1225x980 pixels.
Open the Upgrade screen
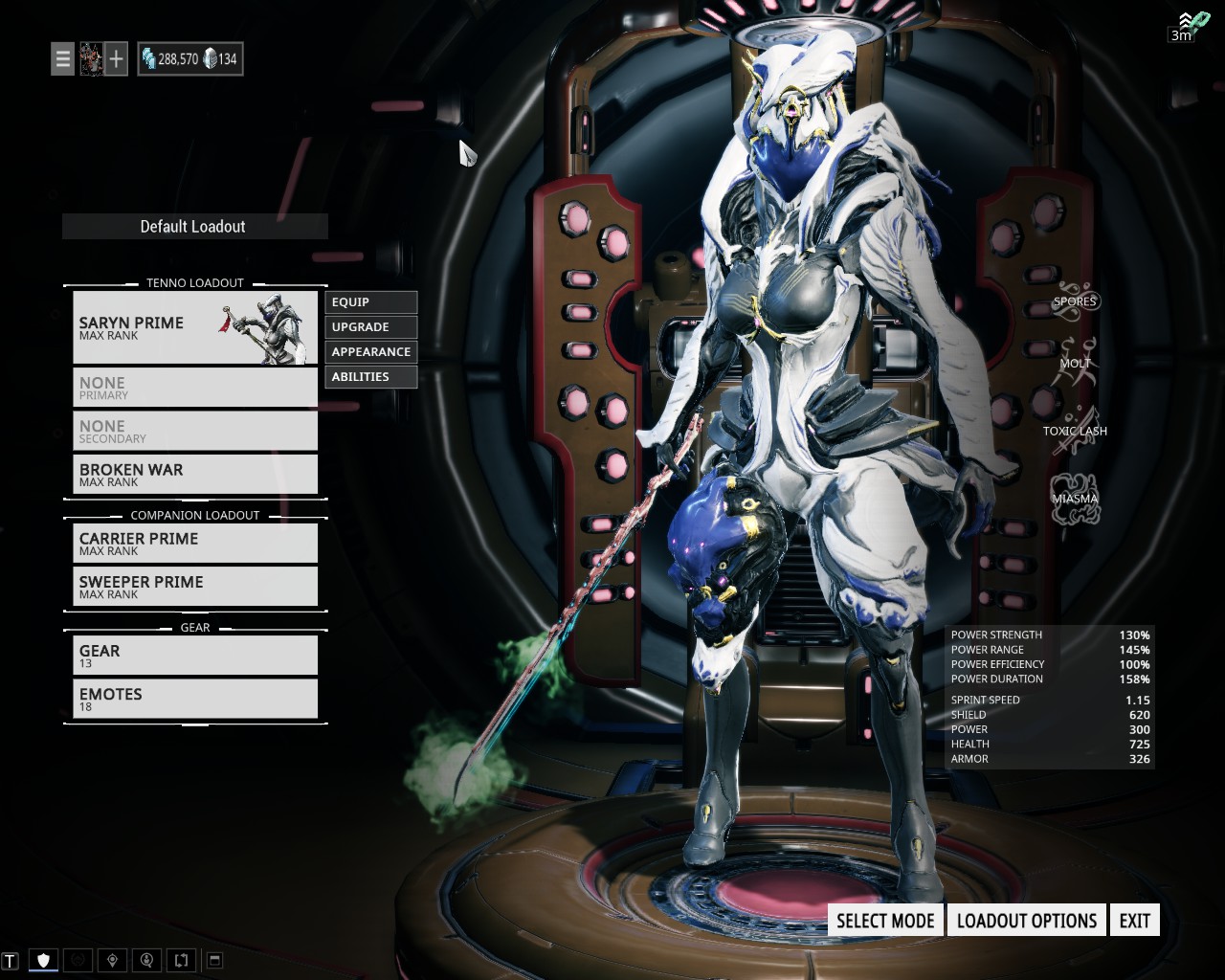click(370, 327)
